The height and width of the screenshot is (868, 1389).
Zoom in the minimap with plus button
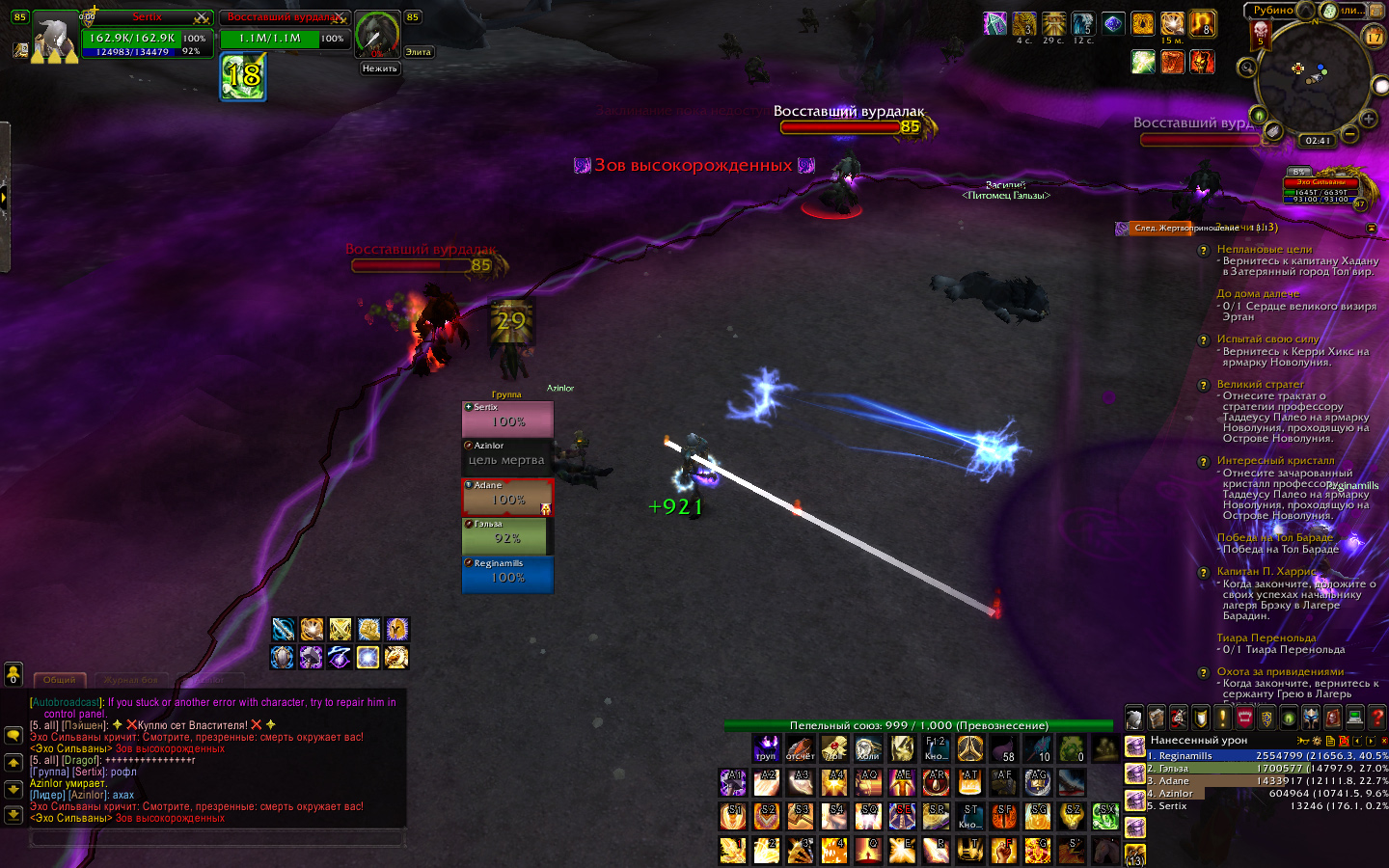1368,119
